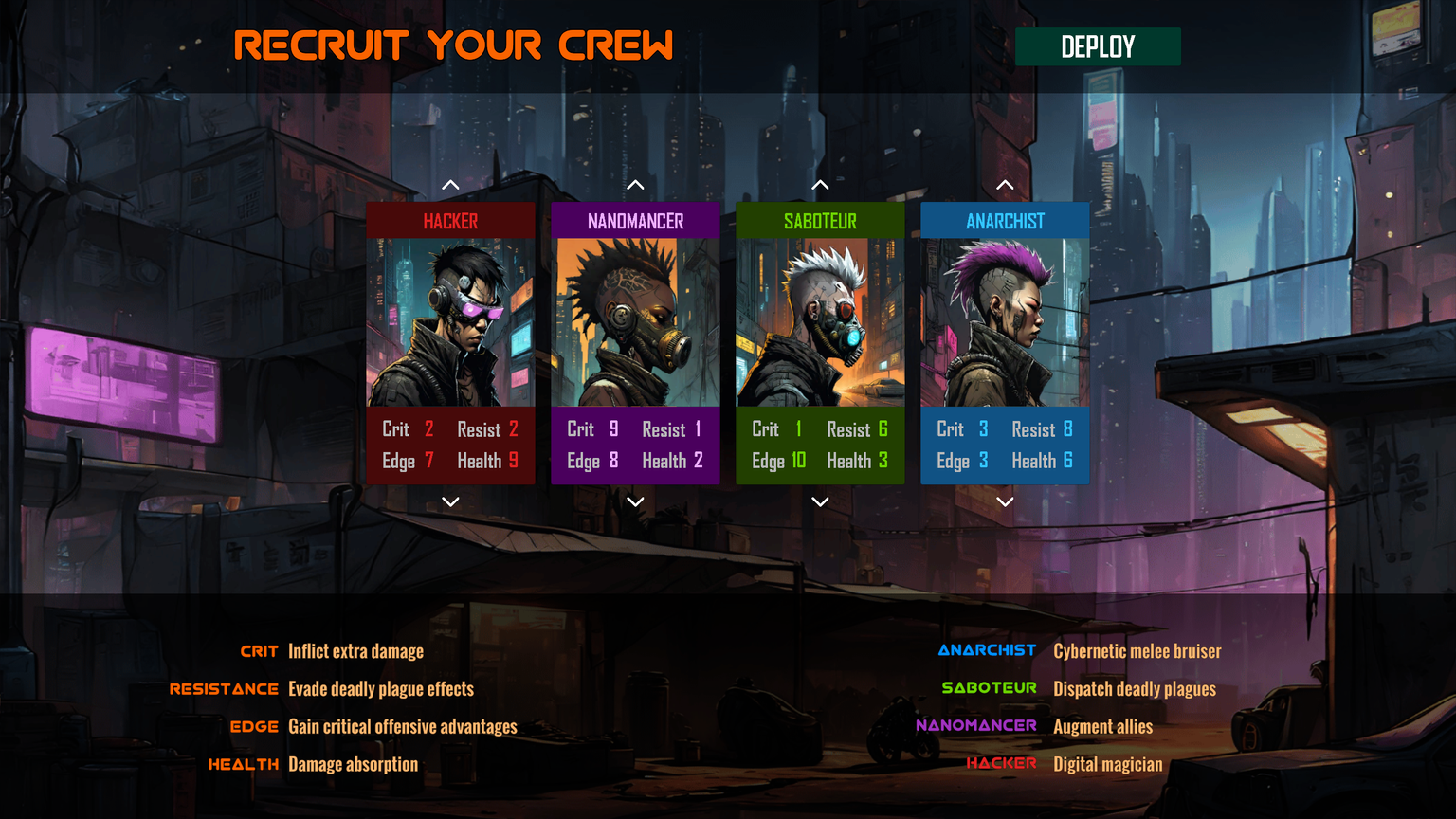Click the down arrow below Hacker

(450, 501)
